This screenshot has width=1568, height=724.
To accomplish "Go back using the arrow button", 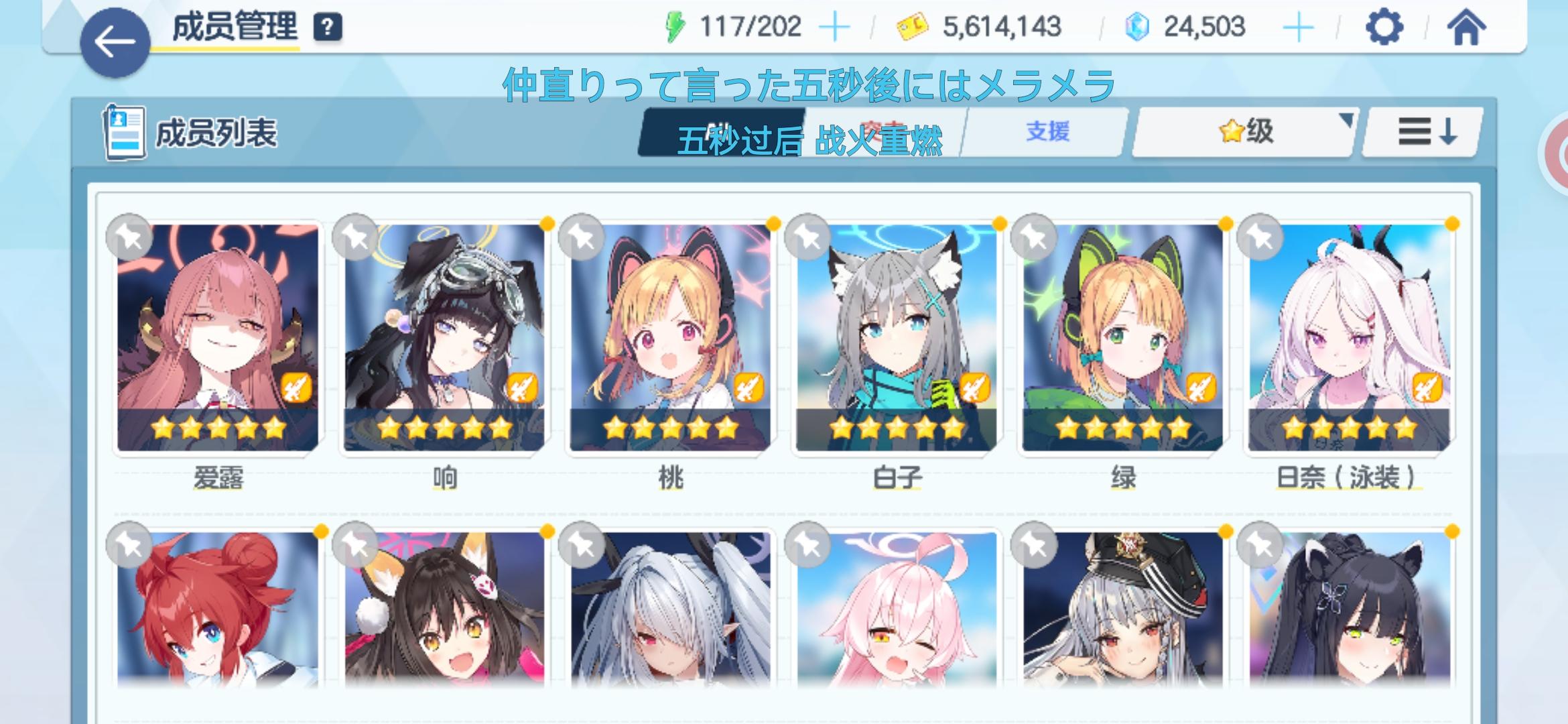I will click(115, 39).
